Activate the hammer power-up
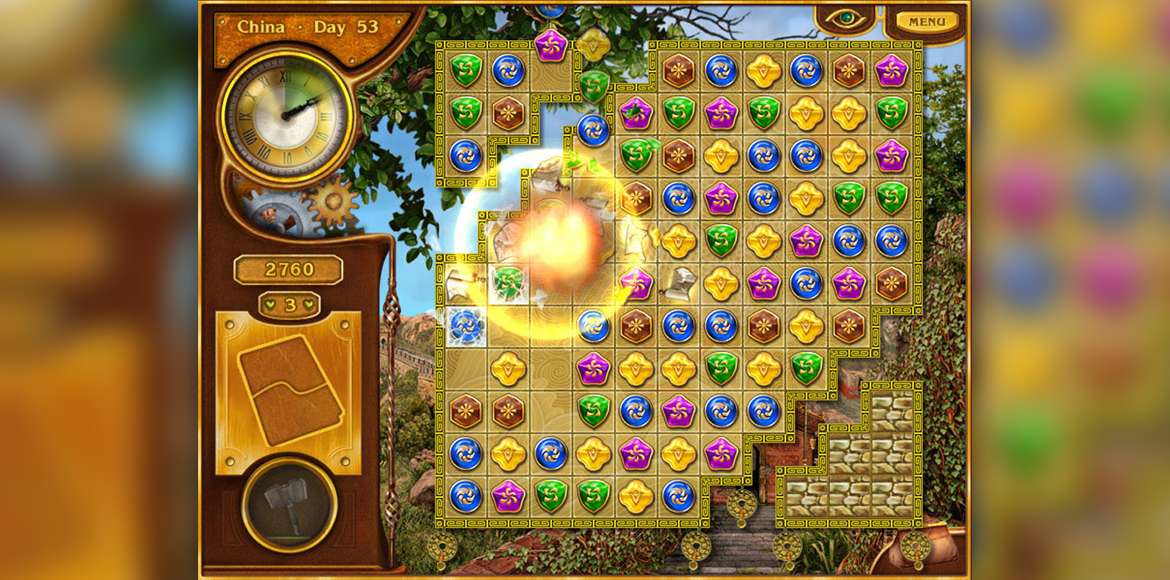1170x580 pixels. tap(289, 503)
